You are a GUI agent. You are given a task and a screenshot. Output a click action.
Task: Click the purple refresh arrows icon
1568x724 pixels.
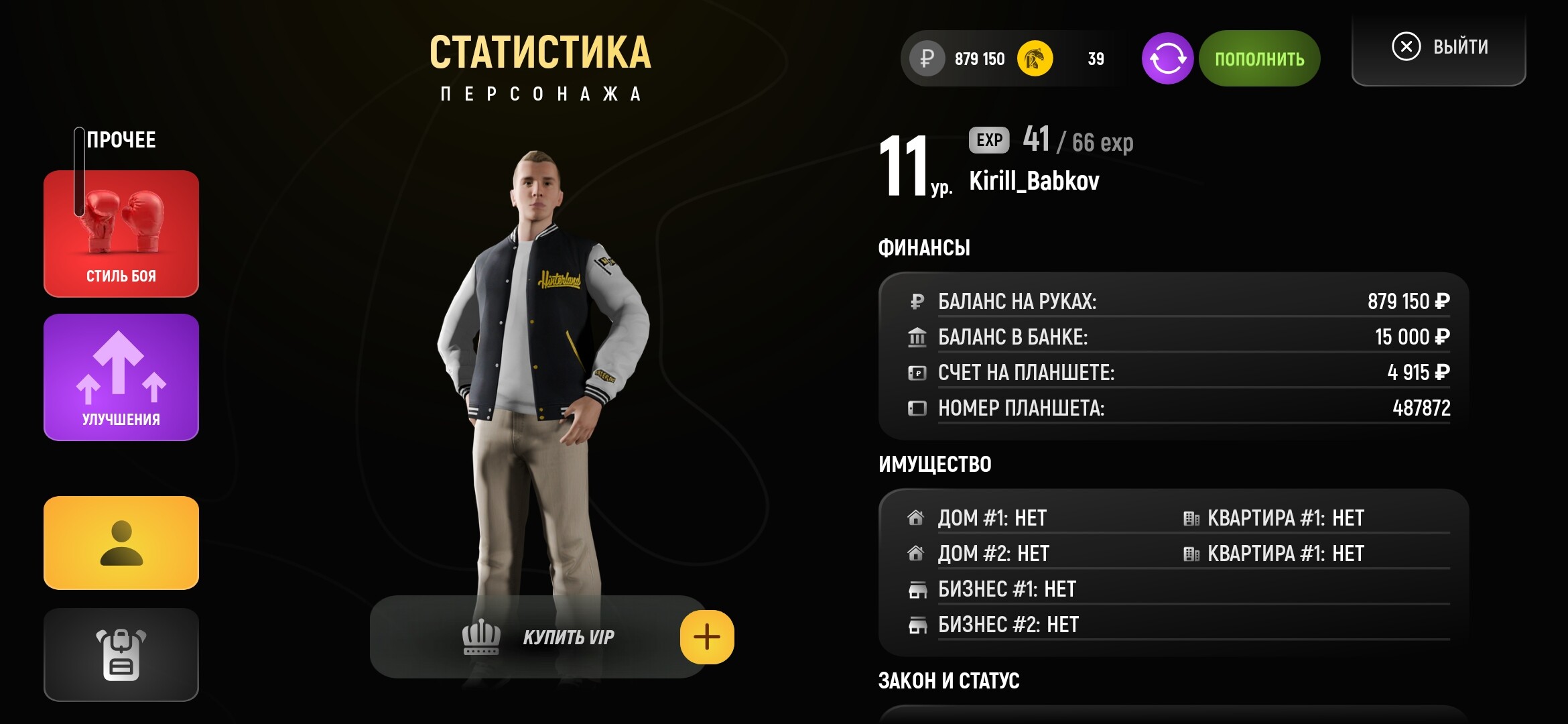click(x=1167, y=58)
